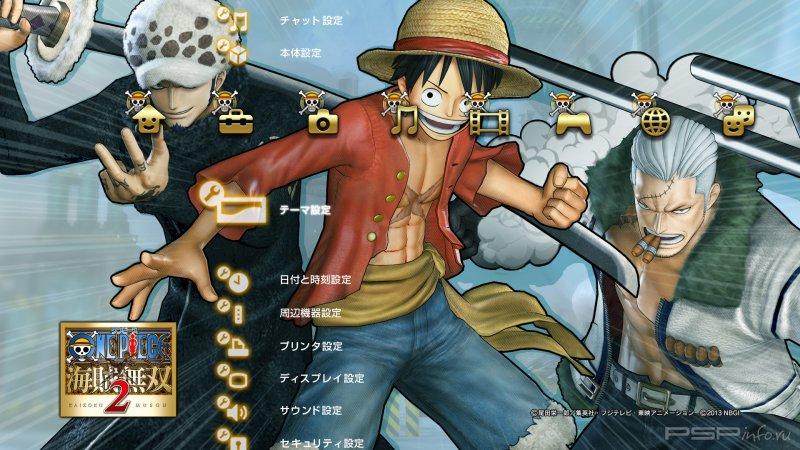
Task: Open サウンド設定 (Sound Settings)
Action: [310, 410]
